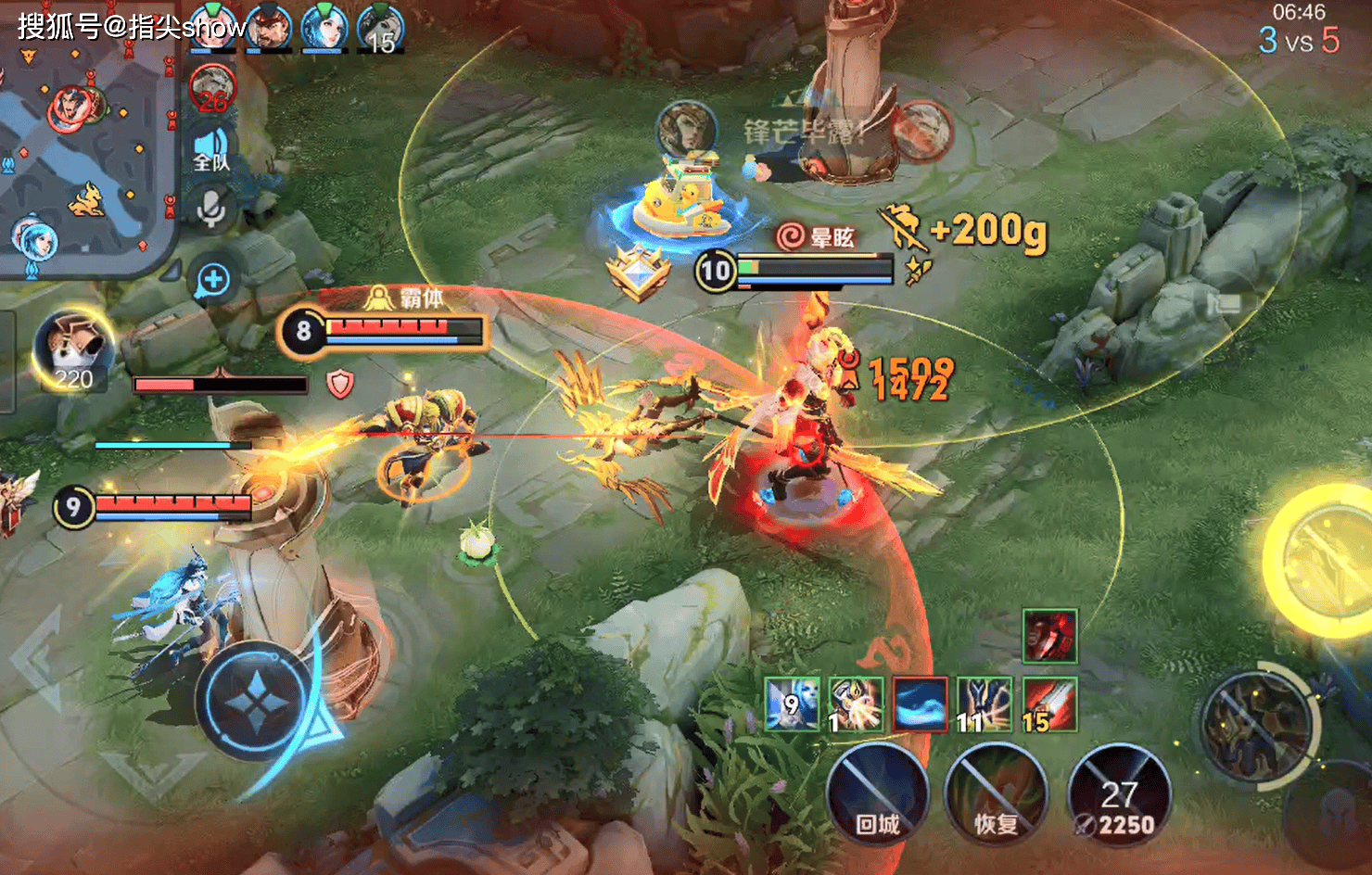Select the dark red warrior item slot
The height and width of the screenshot is (875, 1372).
[x=1049, y=636]
